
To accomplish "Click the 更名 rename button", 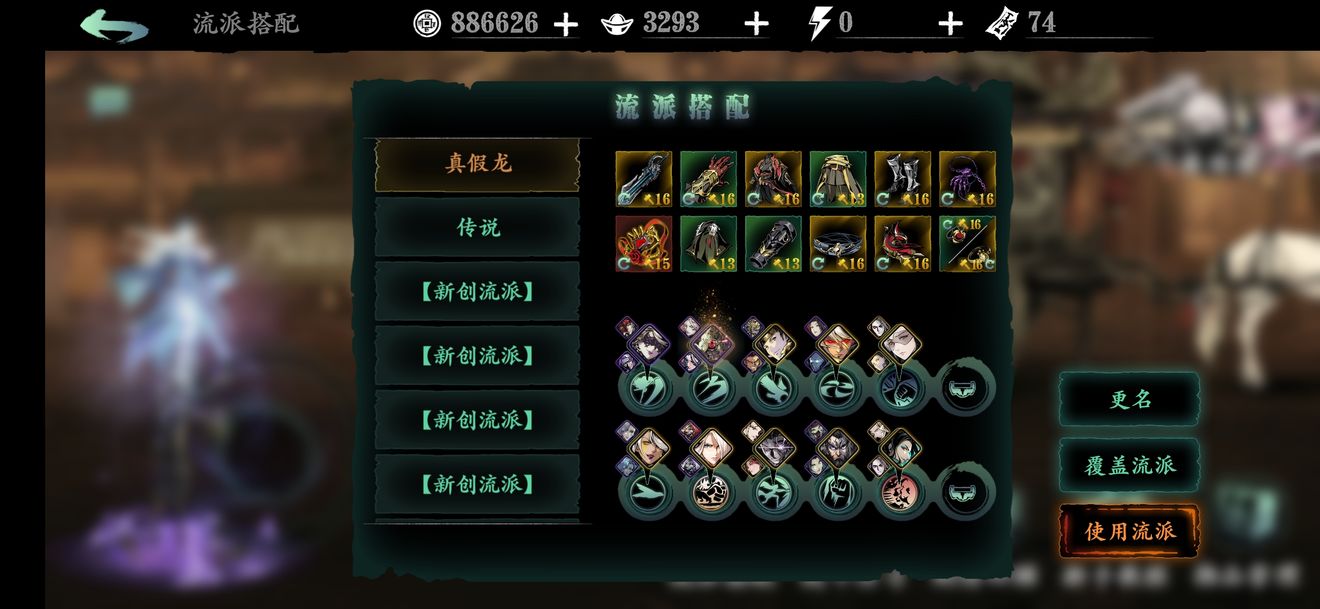I will [1130, 399].
